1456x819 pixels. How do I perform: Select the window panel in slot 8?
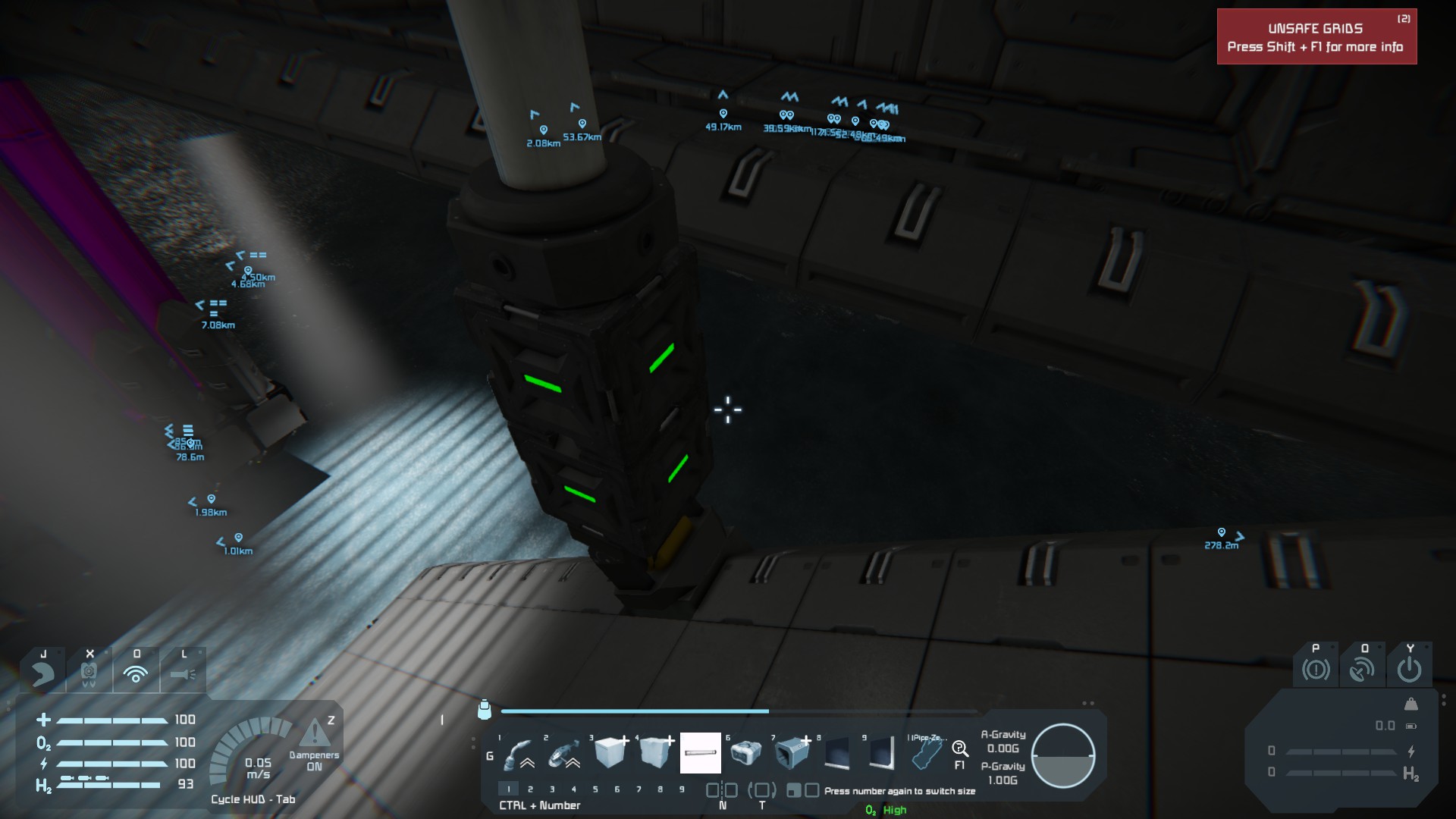(836, 753)
